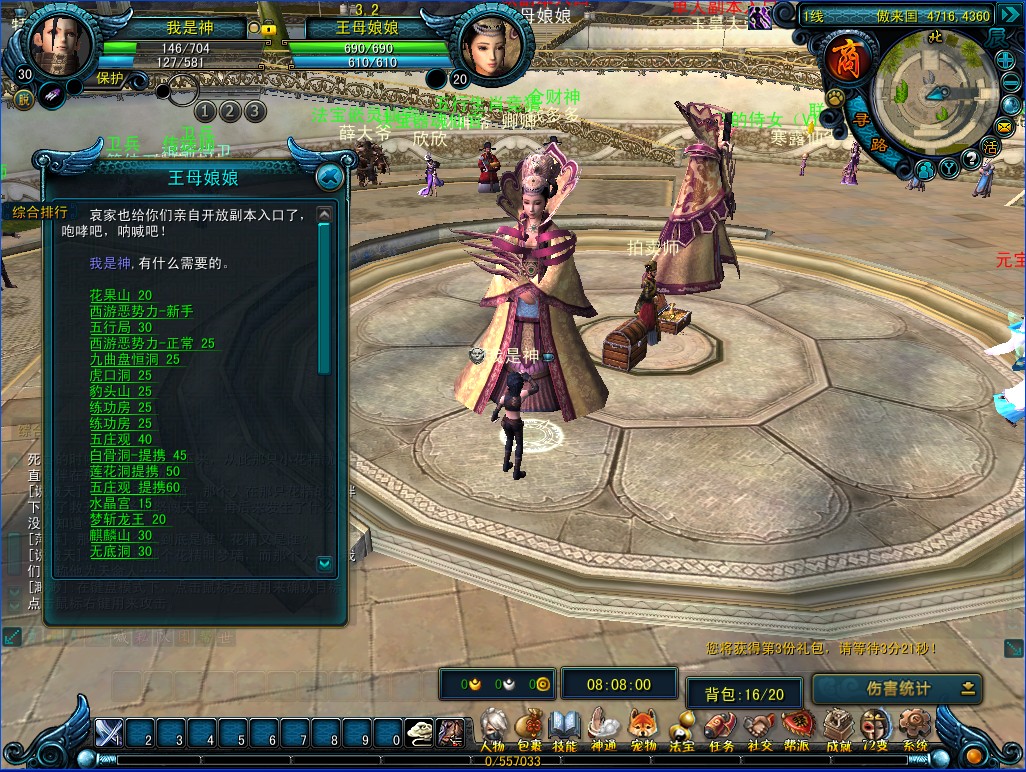Viewport: 1026px width, 772px height.
Task: Show the 技能 skills book
Action: [x=565, y=729]
